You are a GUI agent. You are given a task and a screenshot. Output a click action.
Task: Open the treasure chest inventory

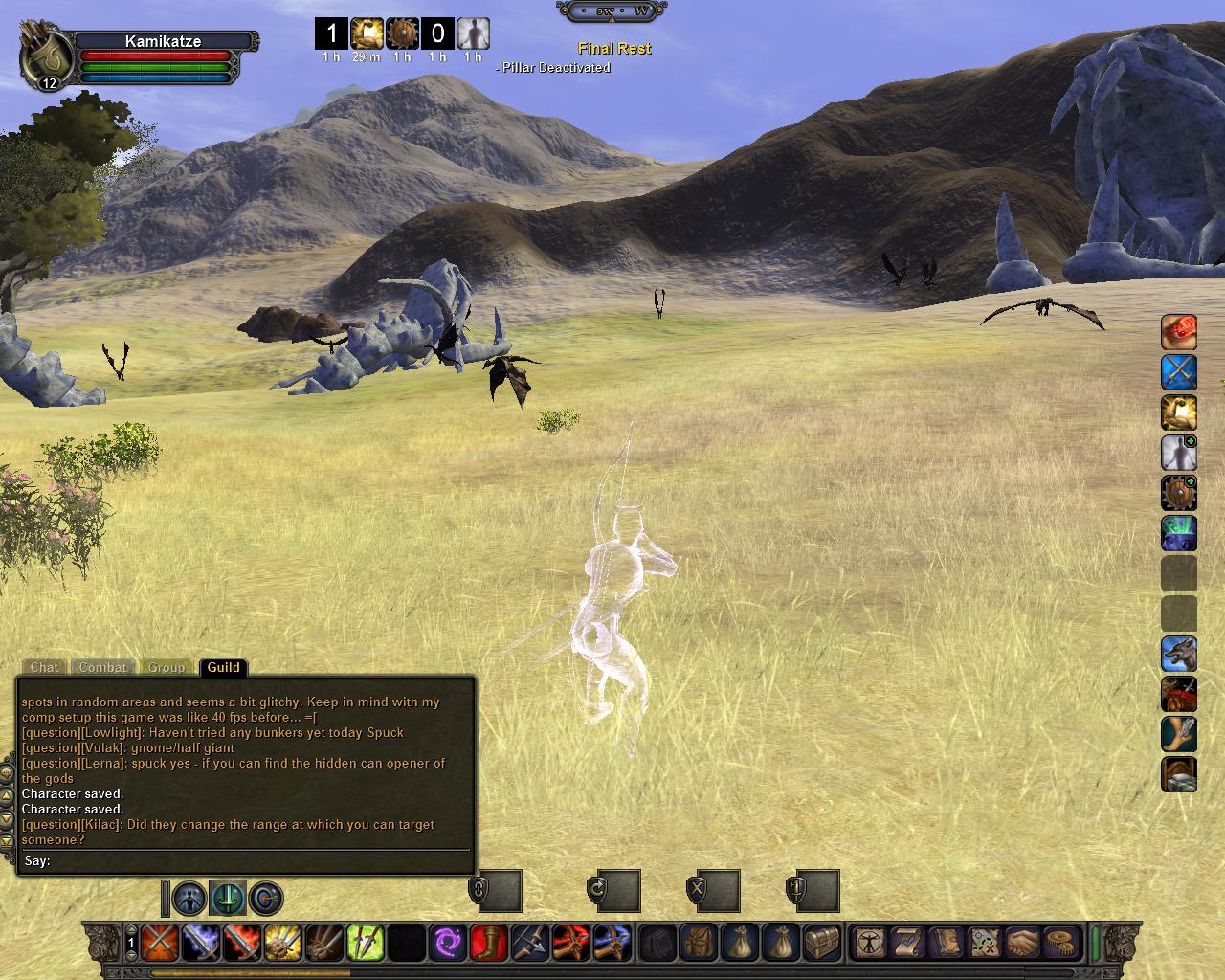click(822, 943)
